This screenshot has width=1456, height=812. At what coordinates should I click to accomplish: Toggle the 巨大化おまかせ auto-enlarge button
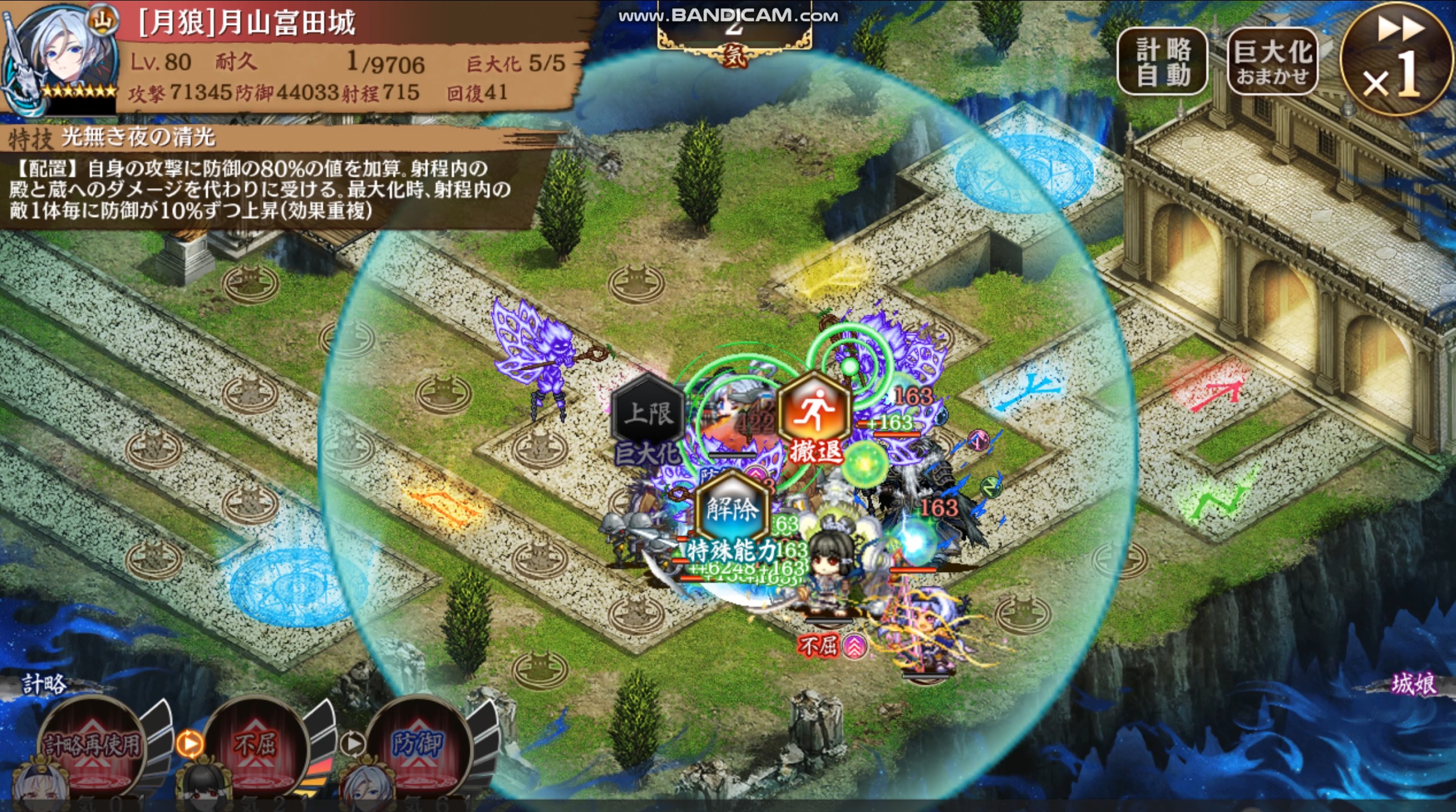pyautogui.click(x=1273, y=62)
